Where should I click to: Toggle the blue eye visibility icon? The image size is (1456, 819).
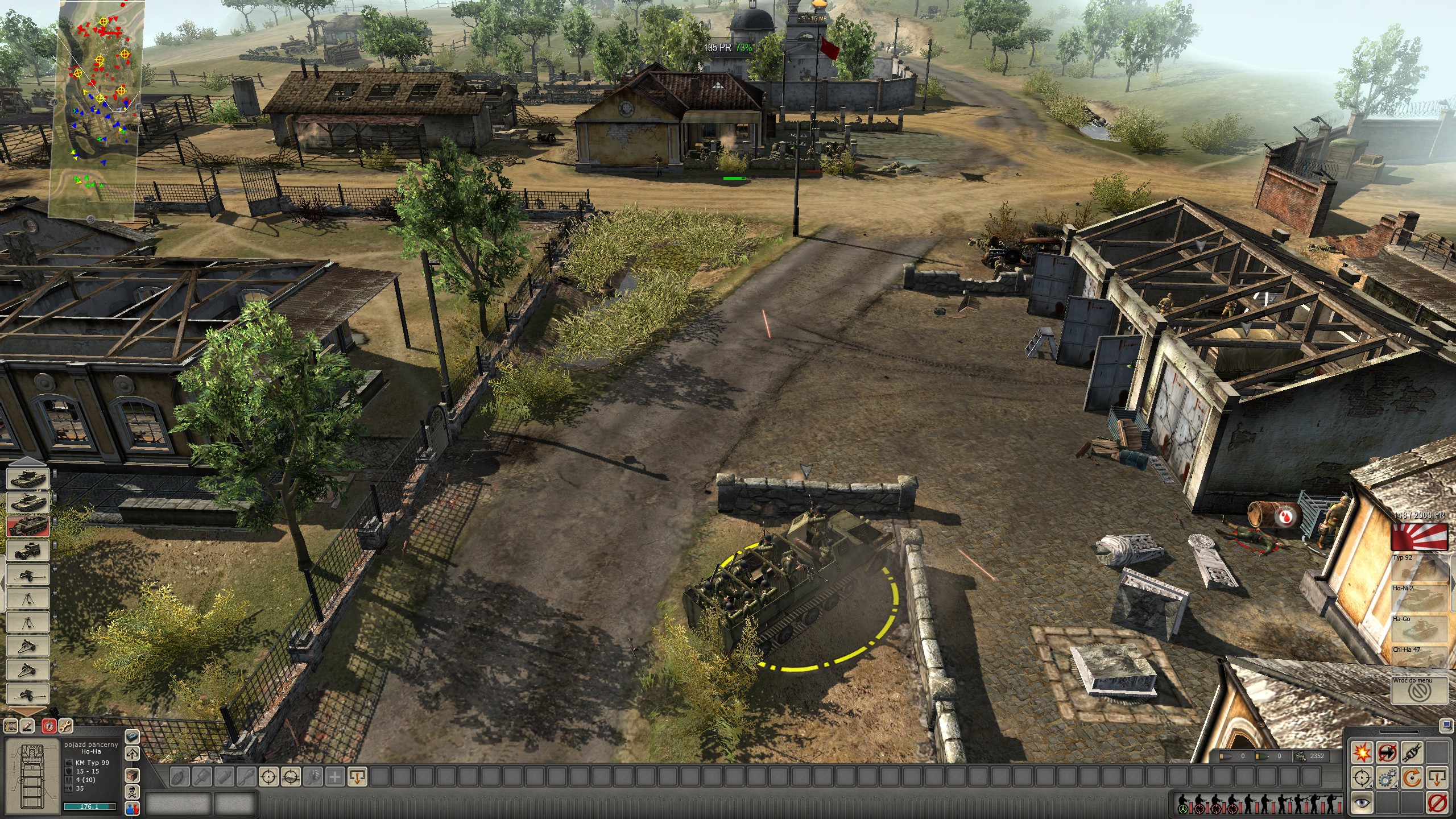[x=1362, y=803]
